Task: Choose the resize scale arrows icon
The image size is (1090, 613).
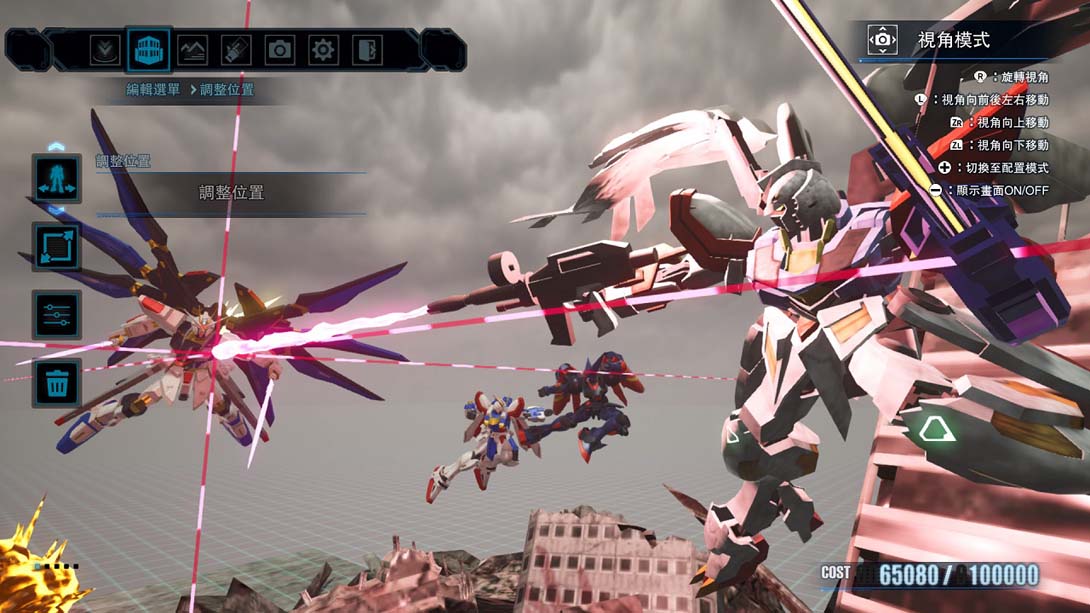Action: 56,247
